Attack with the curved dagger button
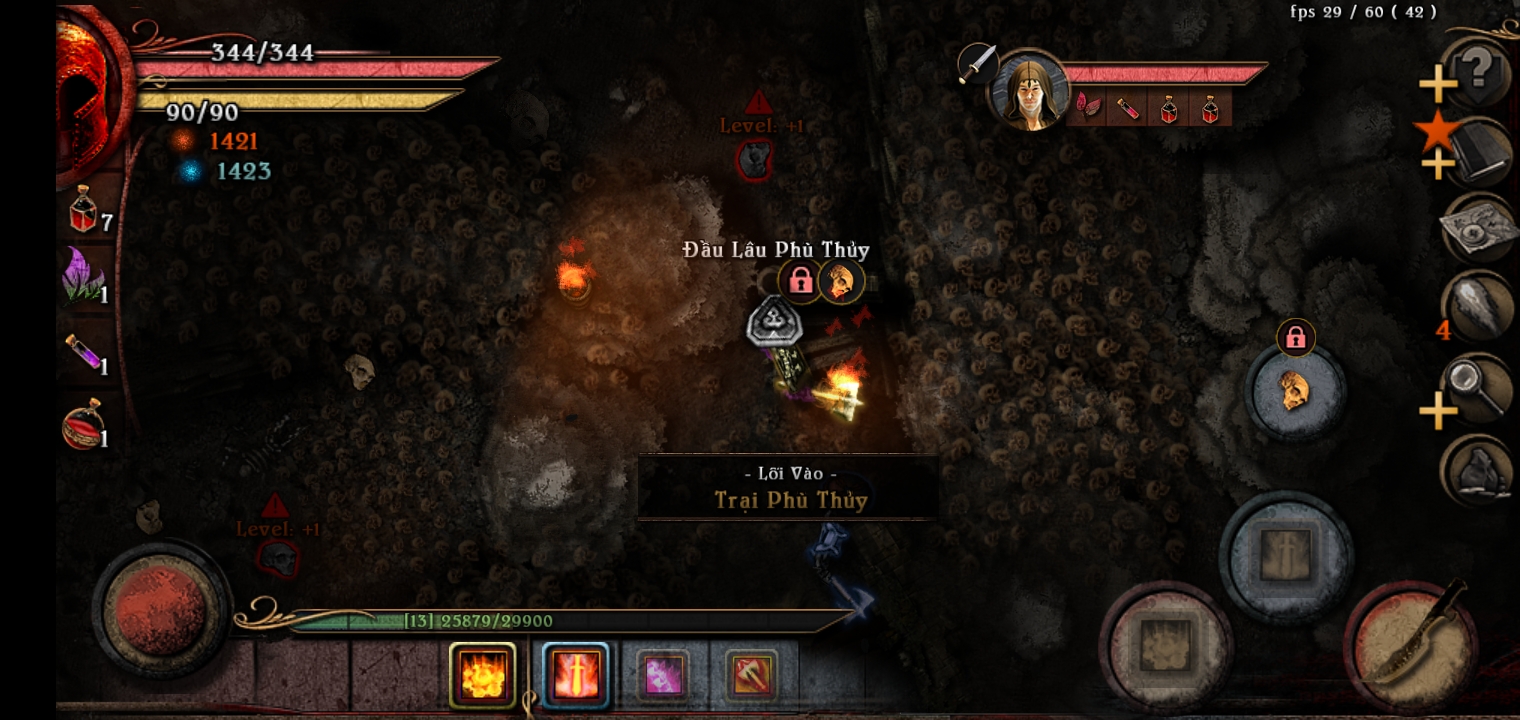The width and height of the screenshot is (1520, 720). (x=1410, y=645)
